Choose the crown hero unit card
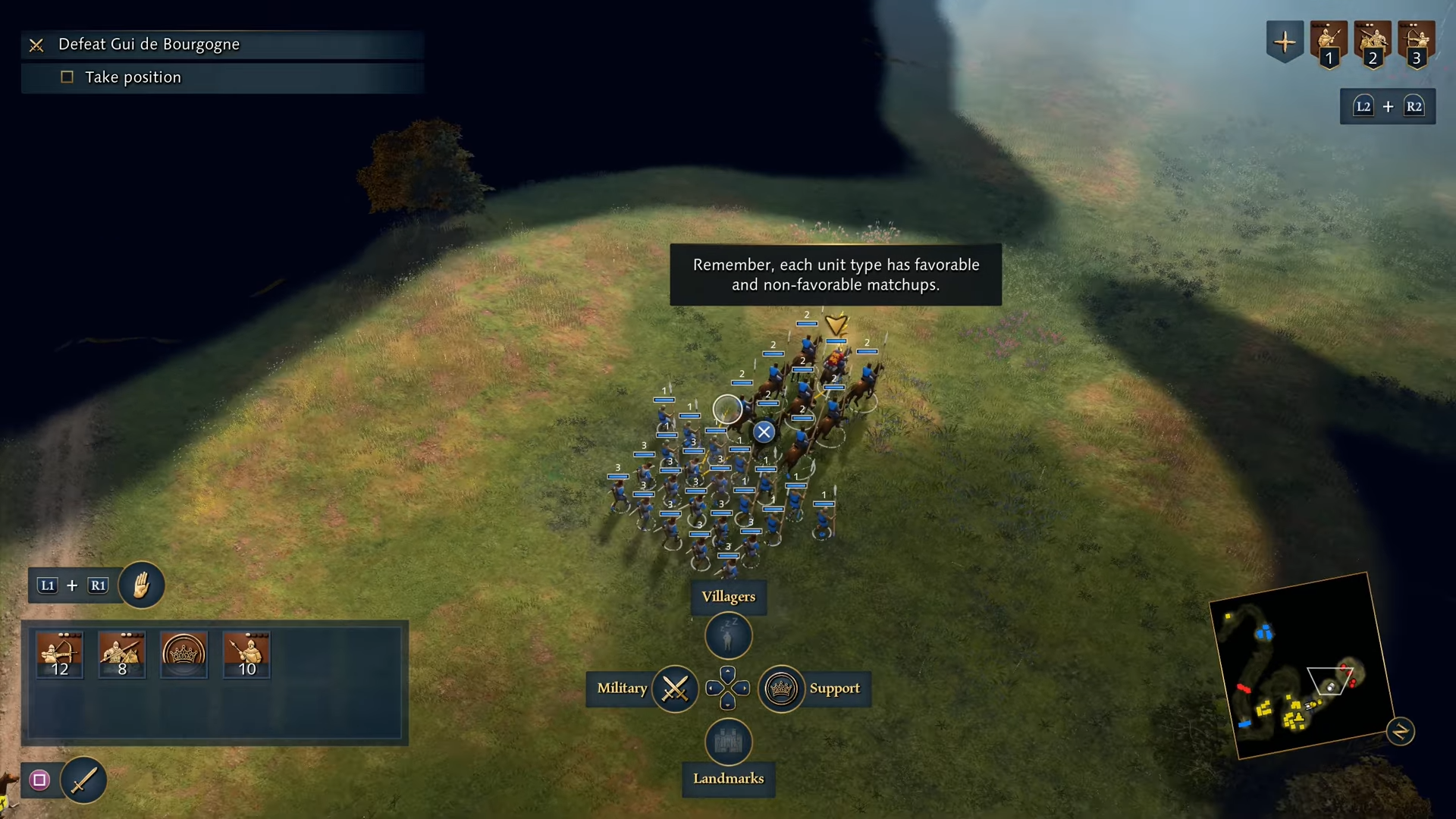 [x=184, y=654]
